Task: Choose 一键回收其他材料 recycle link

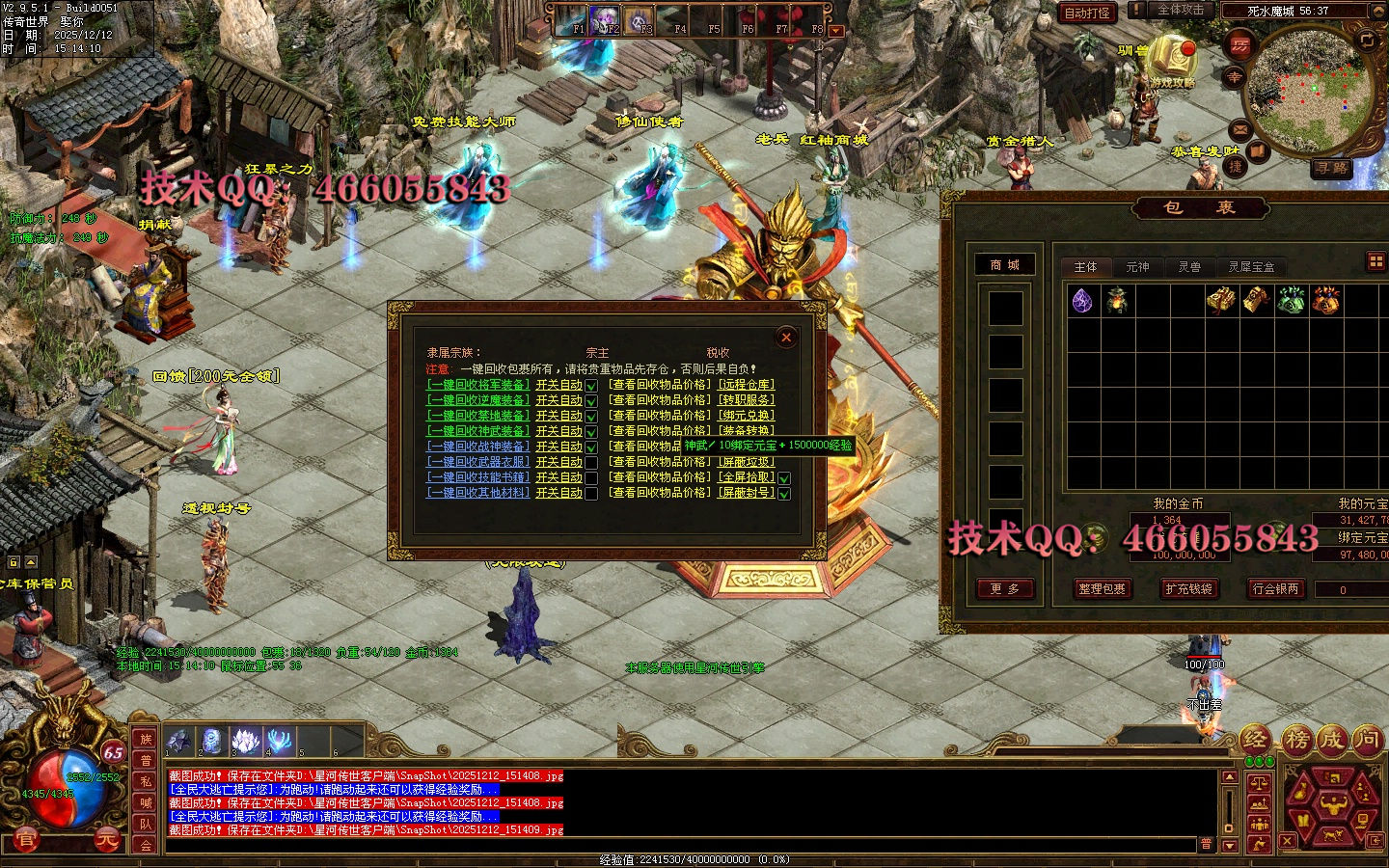Action: tap(478, 493)
